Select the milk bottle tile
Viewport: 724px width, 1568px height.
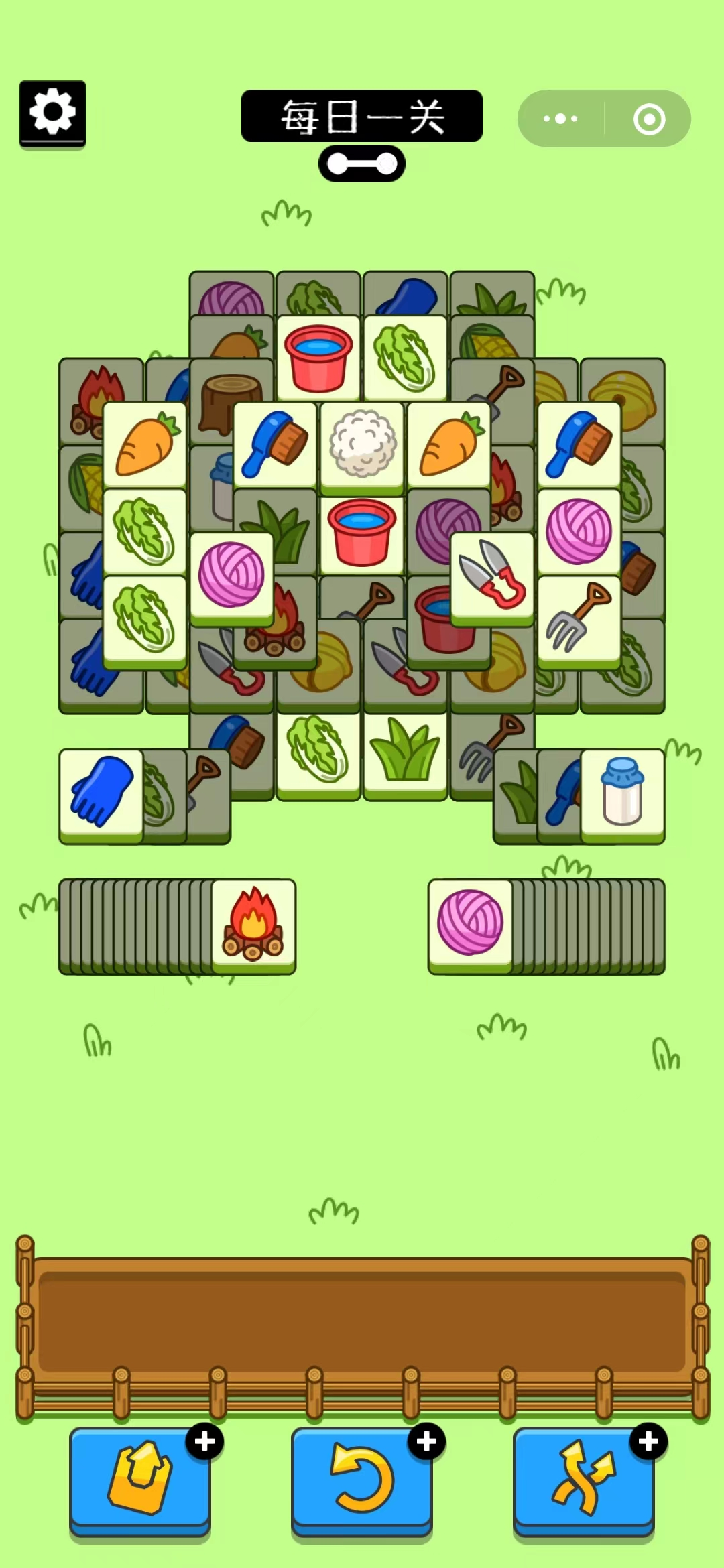coord(622,792)
